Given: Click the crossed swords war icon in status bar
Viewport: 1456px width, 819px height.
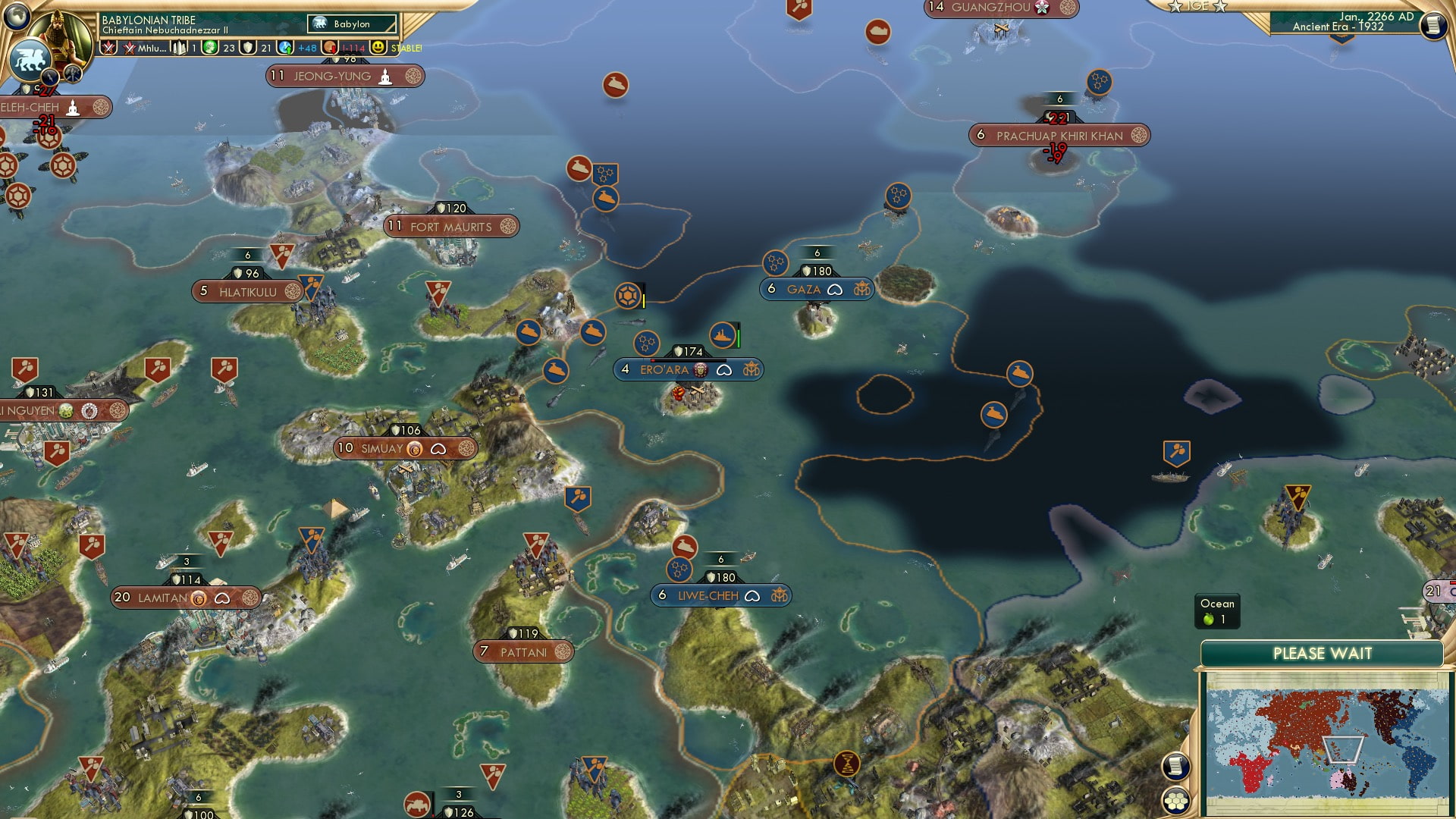Looking at the screenshot, I should point(110,47).
